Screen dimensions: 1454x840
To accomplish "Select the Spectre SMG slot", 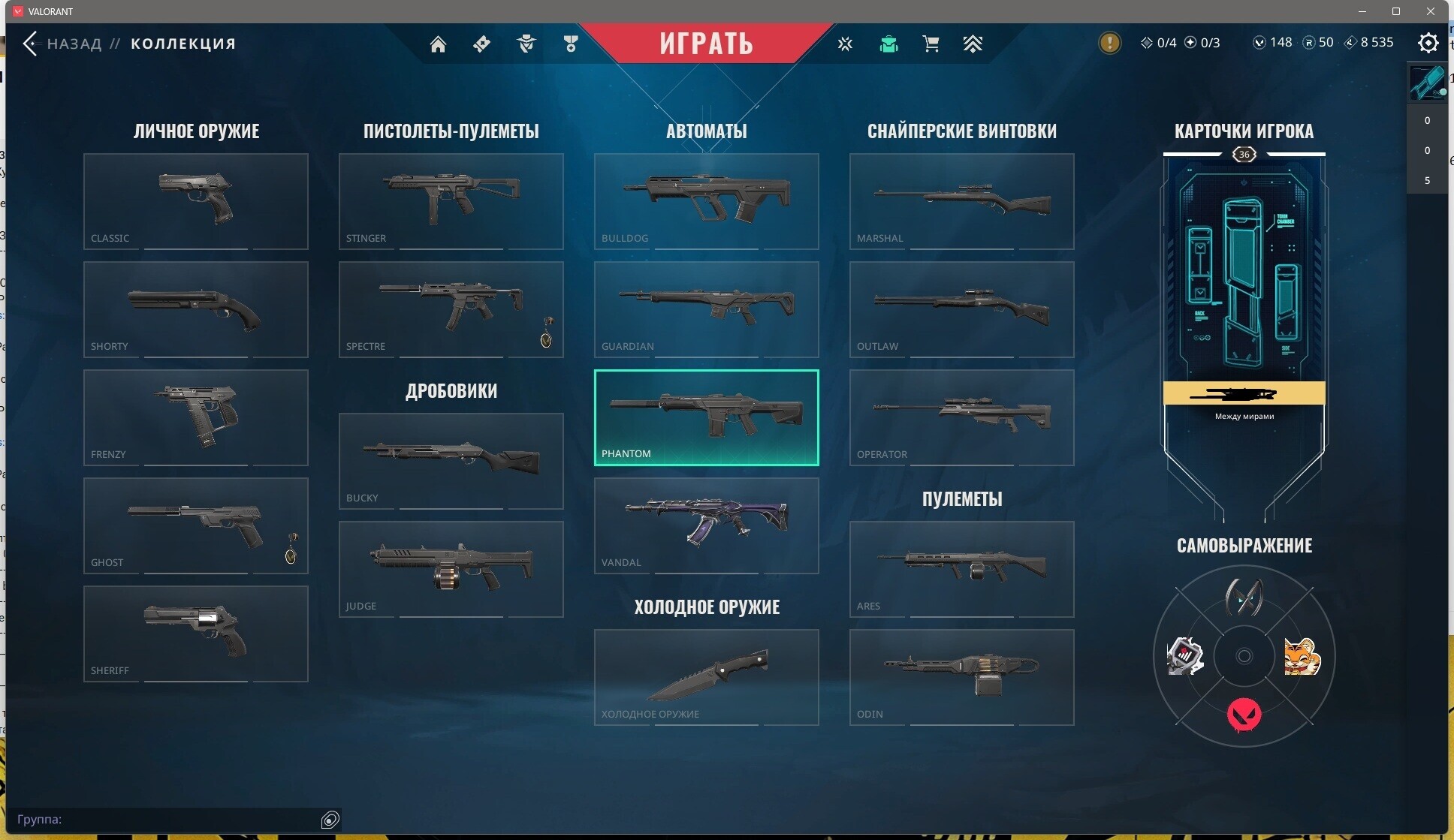I will [x=451, y=309].
